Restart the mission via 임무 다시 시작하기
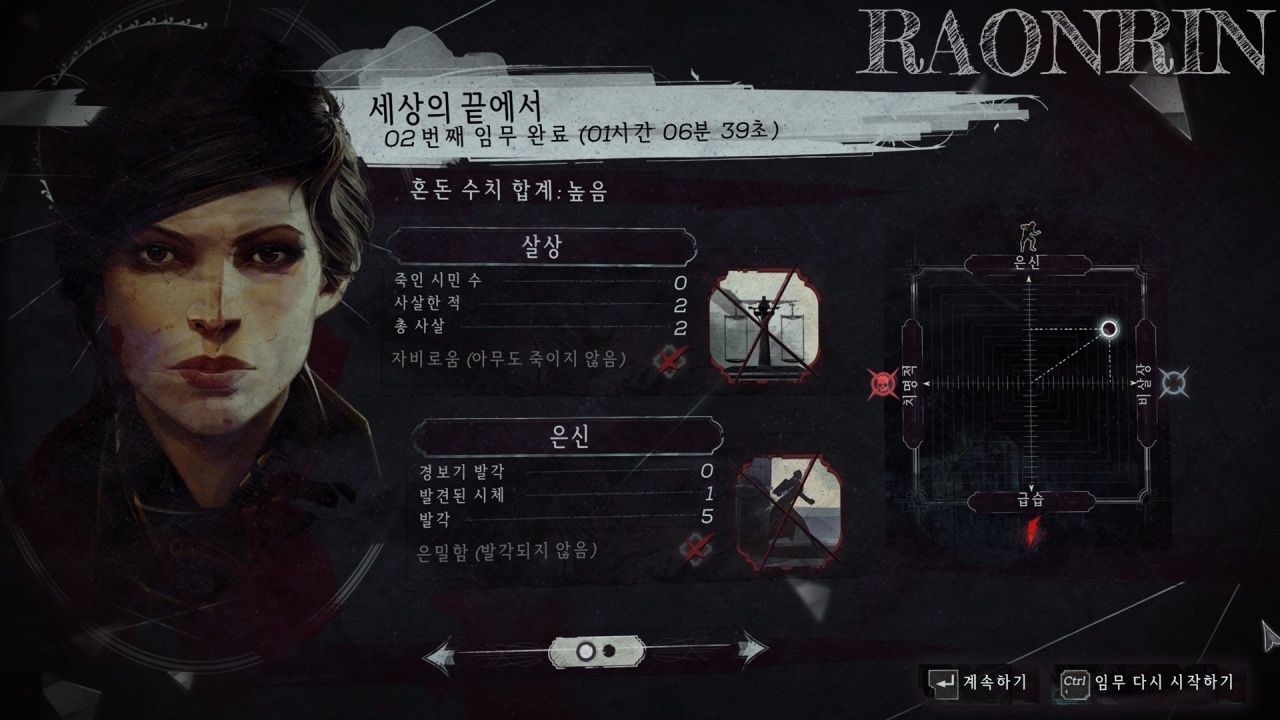This screenshot has height=720, width=1280. click(1150, 682)
